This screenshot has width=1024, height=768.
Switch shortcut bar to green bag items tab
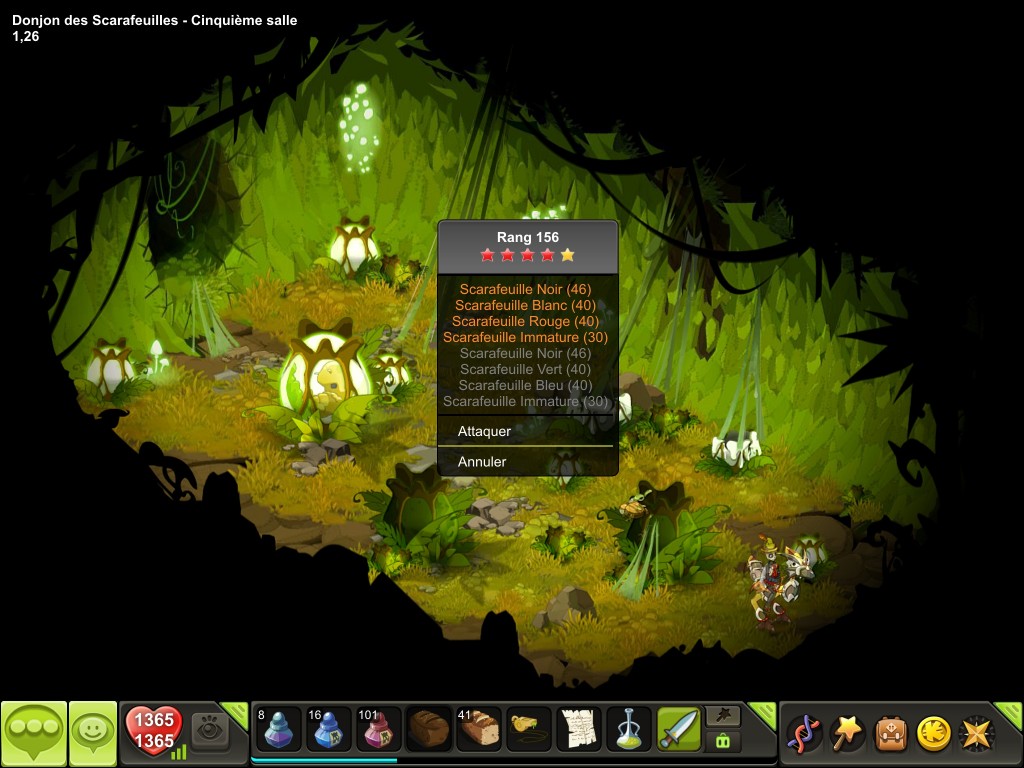coord(723,741)
